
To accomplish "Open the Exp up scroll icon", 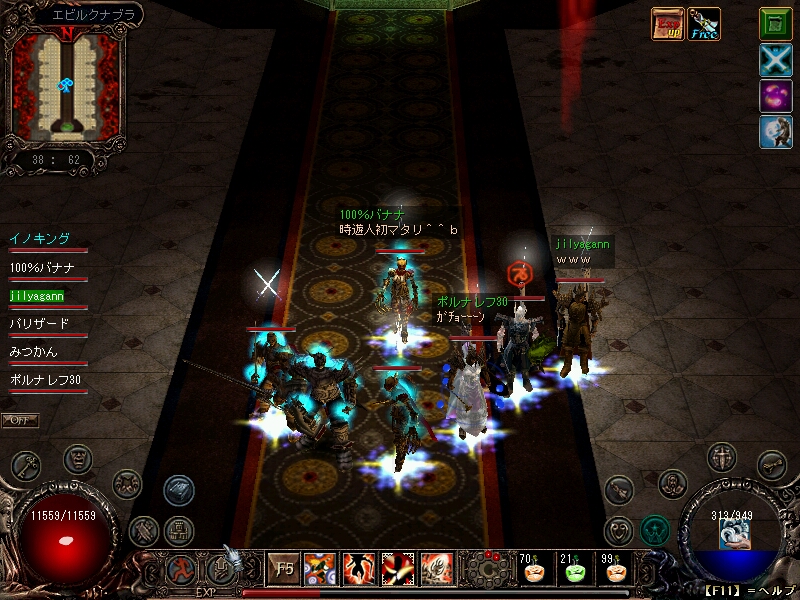I will coord(667,24).
